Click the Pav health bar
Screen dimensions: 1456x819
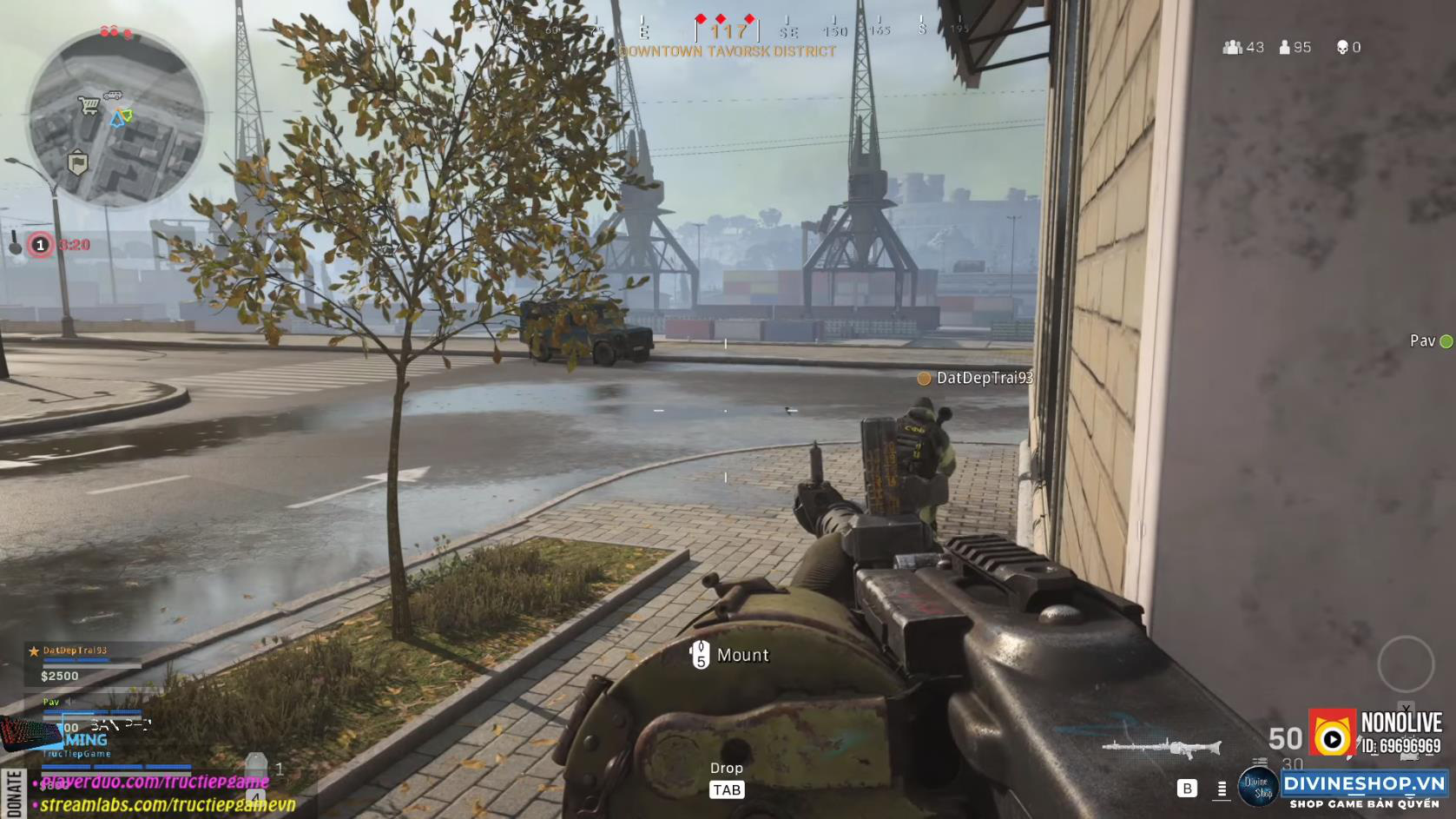pyautogui.click(x=92, y=712)
